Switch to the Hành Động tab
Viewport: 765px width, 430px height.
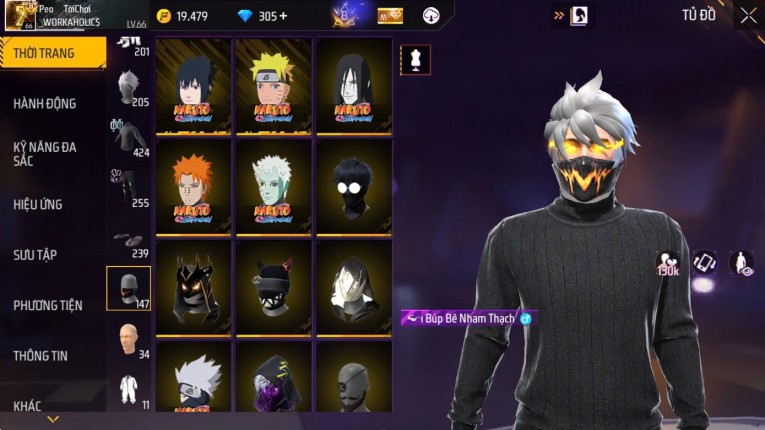click(x=45, y=103)
